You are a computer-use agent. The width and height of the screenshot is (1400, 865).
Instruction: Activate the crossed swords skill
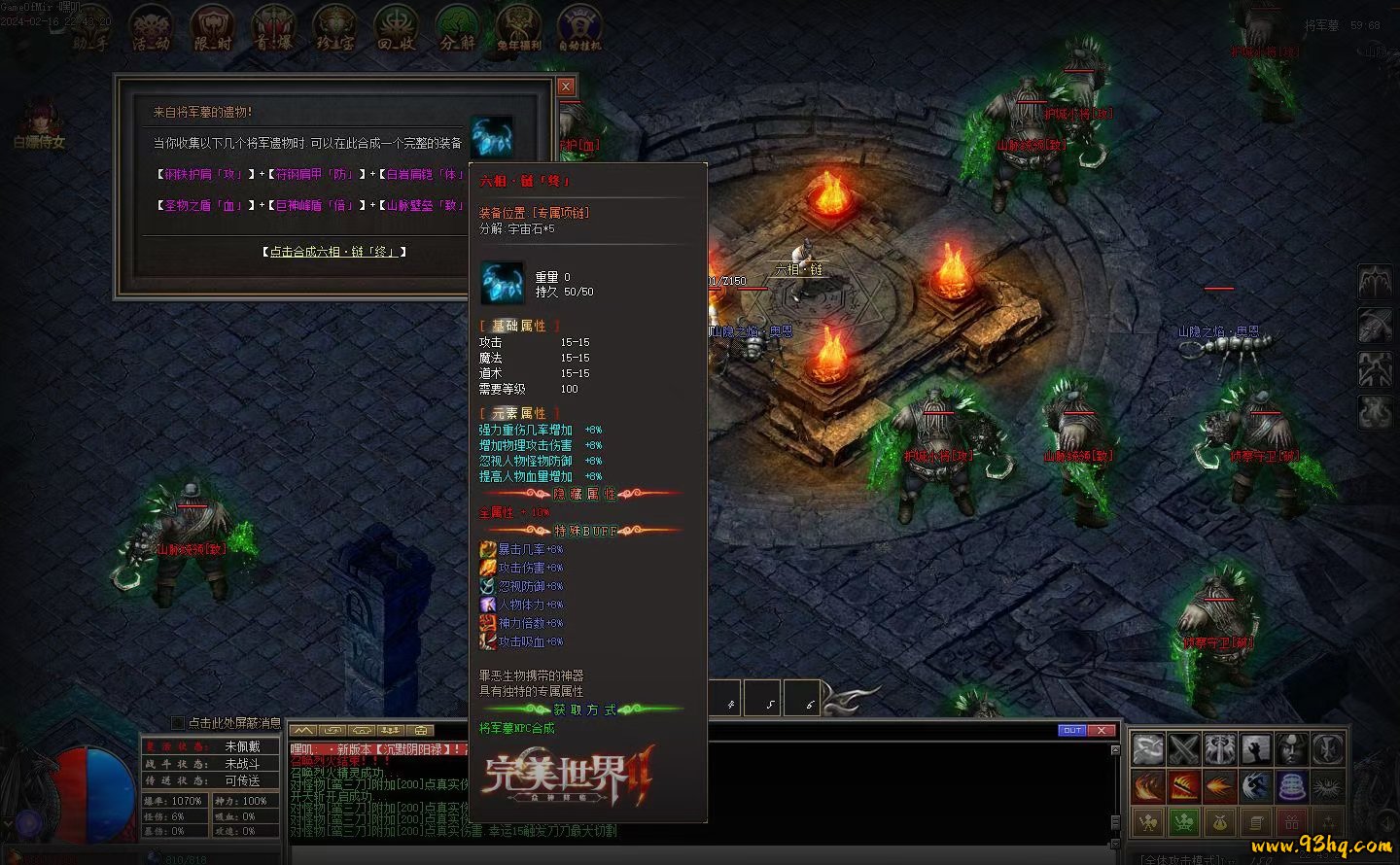click(1184, 749)
